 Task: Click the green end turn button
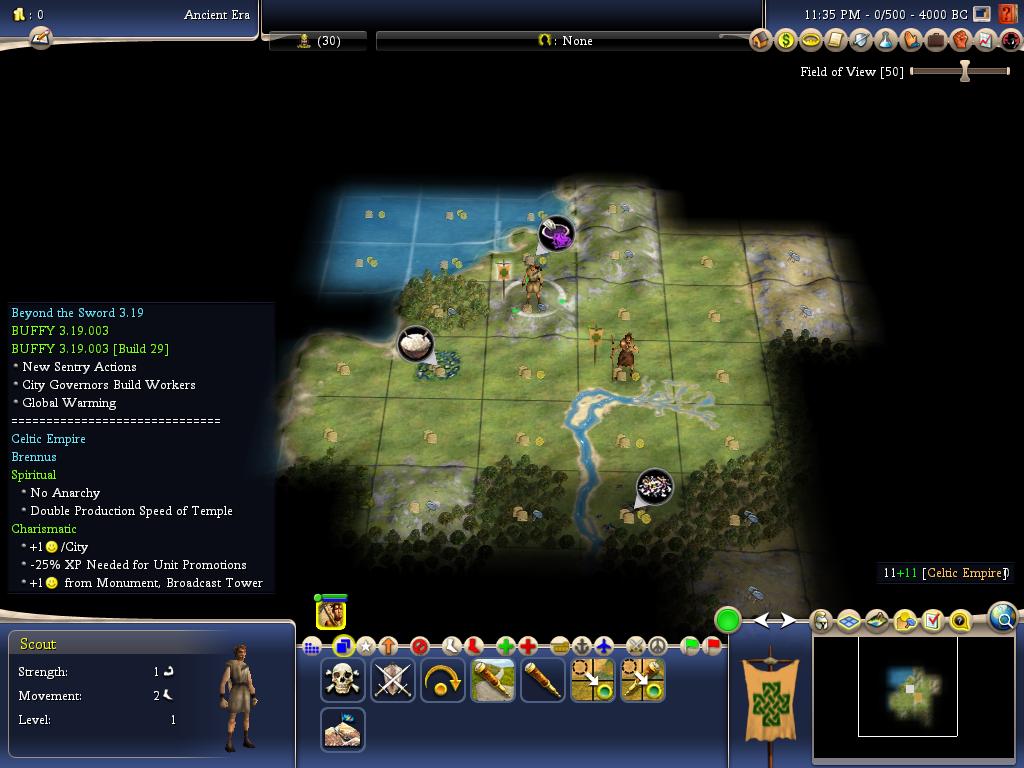(728, 620)
